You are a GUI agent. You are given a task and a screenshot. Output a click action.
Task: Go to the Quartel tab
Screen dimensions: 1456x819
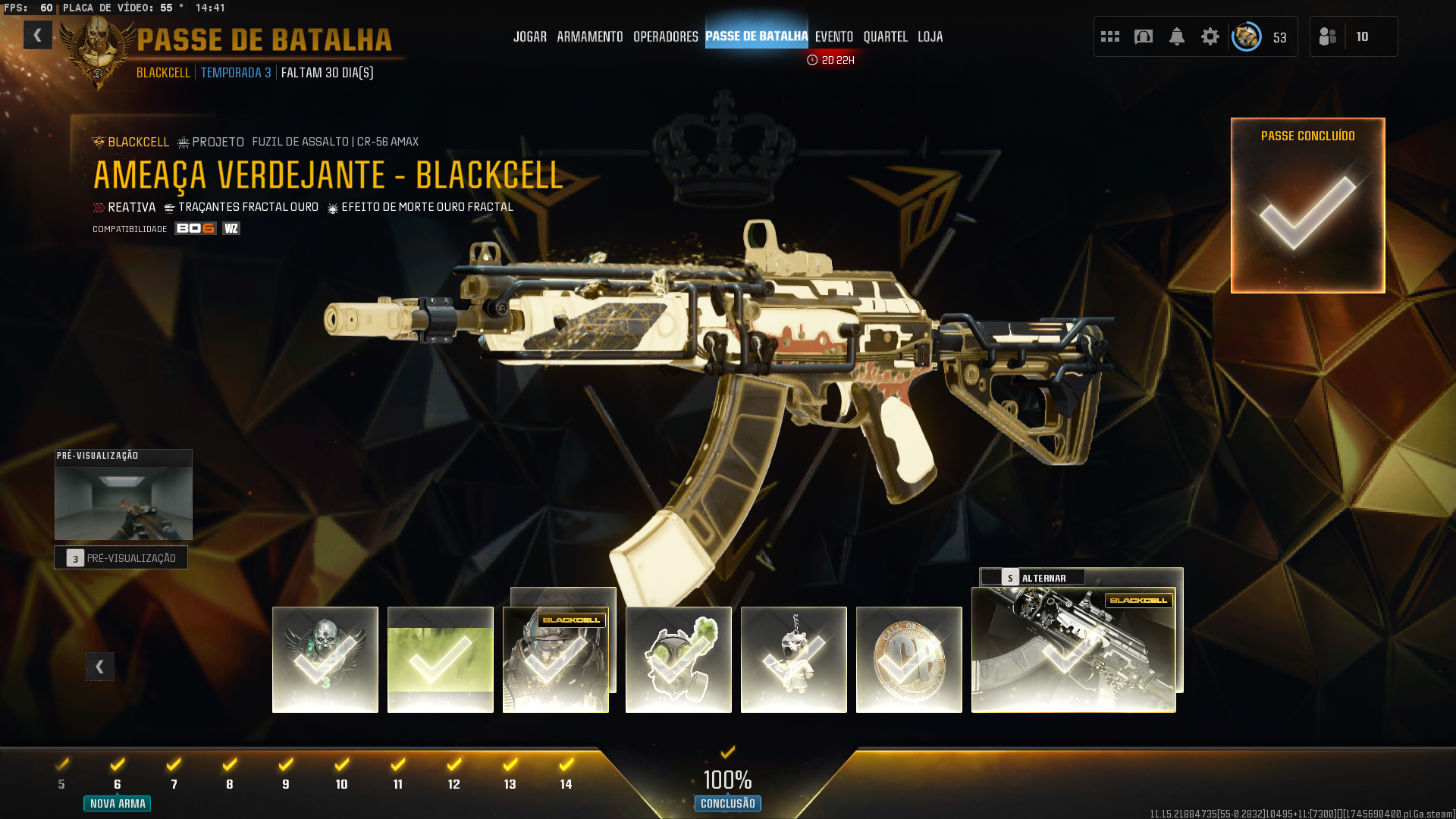click(x=885, y=36)
